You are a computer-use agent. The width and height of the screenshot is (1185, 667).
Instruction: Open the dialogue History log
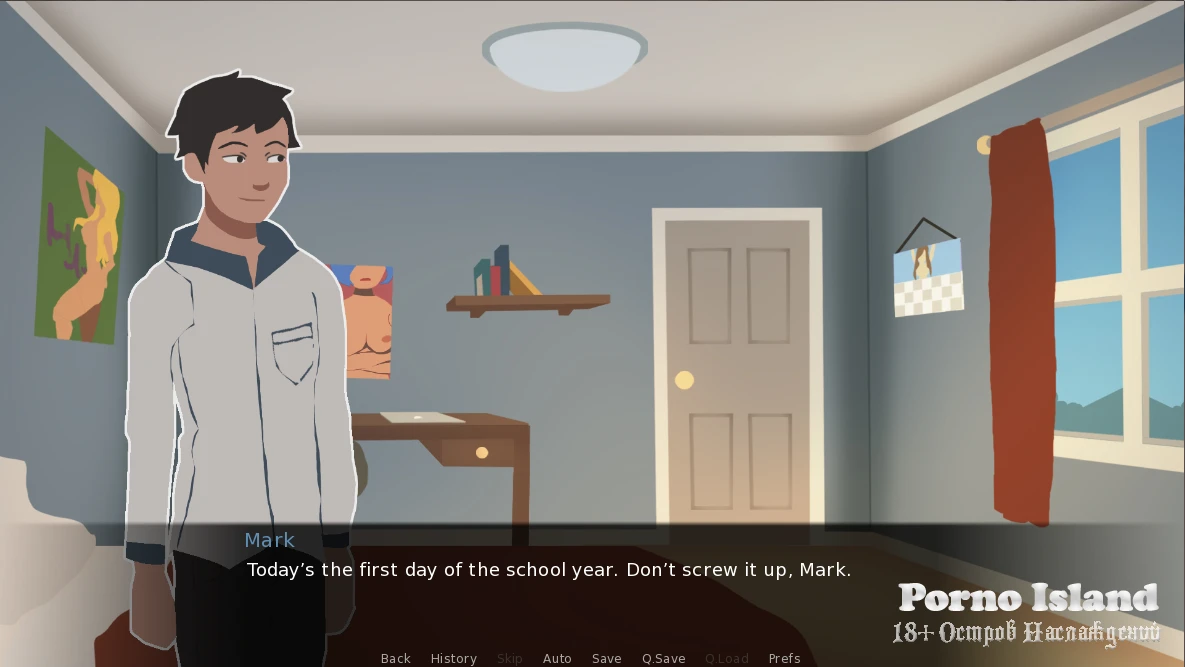(x=453, y=658)
